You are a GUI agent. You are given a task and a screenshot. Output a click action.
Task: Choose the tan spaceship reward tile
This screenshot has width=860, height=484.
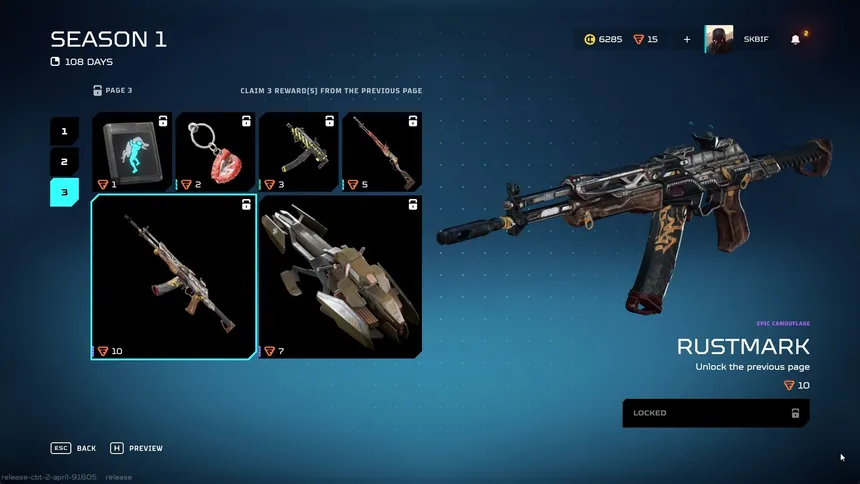[x=340, y=277]
